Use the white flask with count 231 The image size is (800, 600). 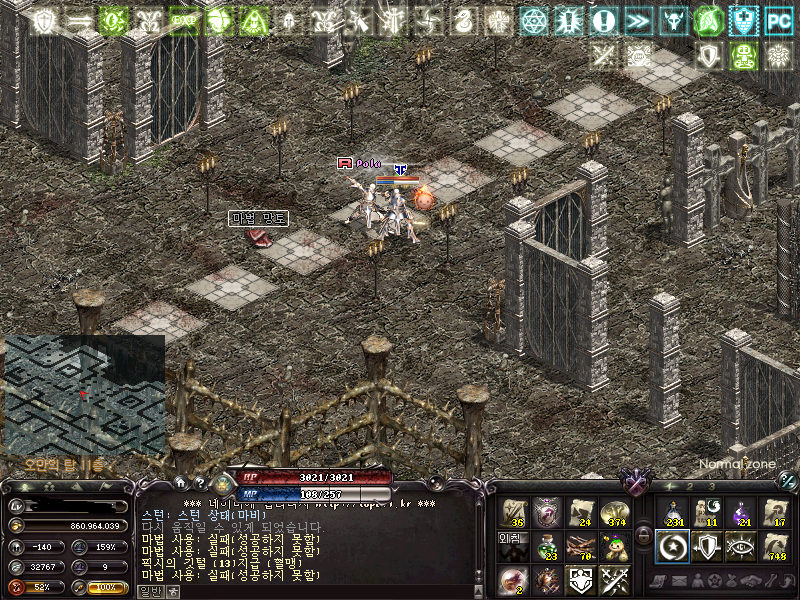pos(672,512)
